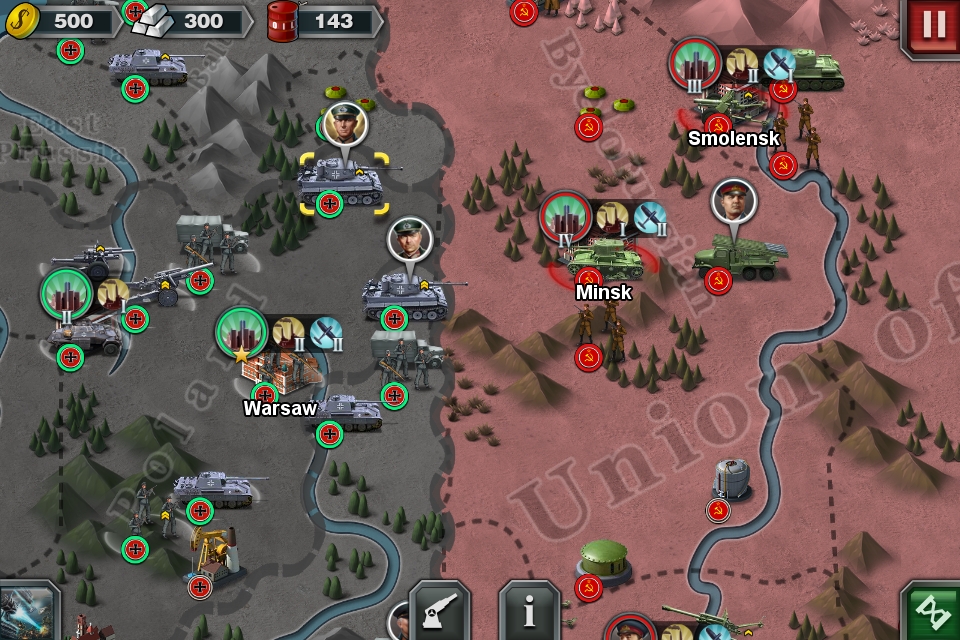Open the bottom-left airstrike panel
Image resolution: width=960 pixels, height=640 pixels.
tap(27, 612)
